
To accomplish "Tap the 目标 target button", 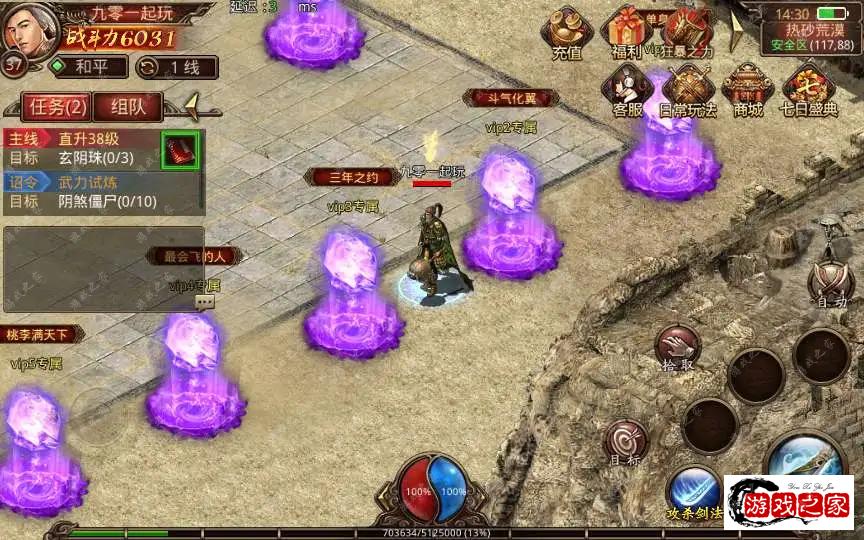I will (626, 441).
